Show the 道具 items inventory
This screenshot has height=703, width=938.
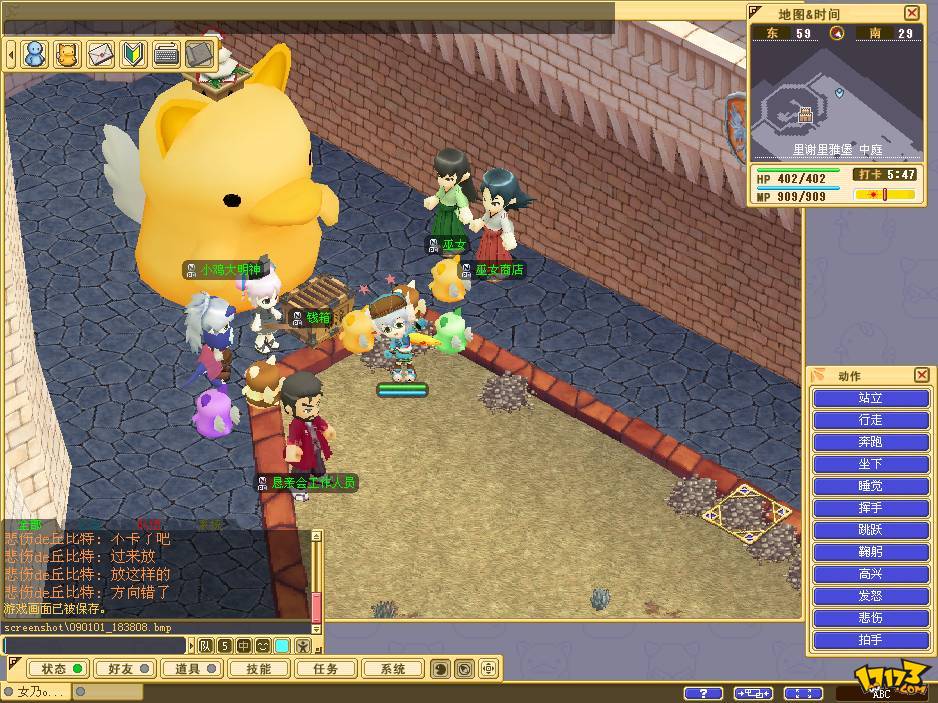coord(190,669)
